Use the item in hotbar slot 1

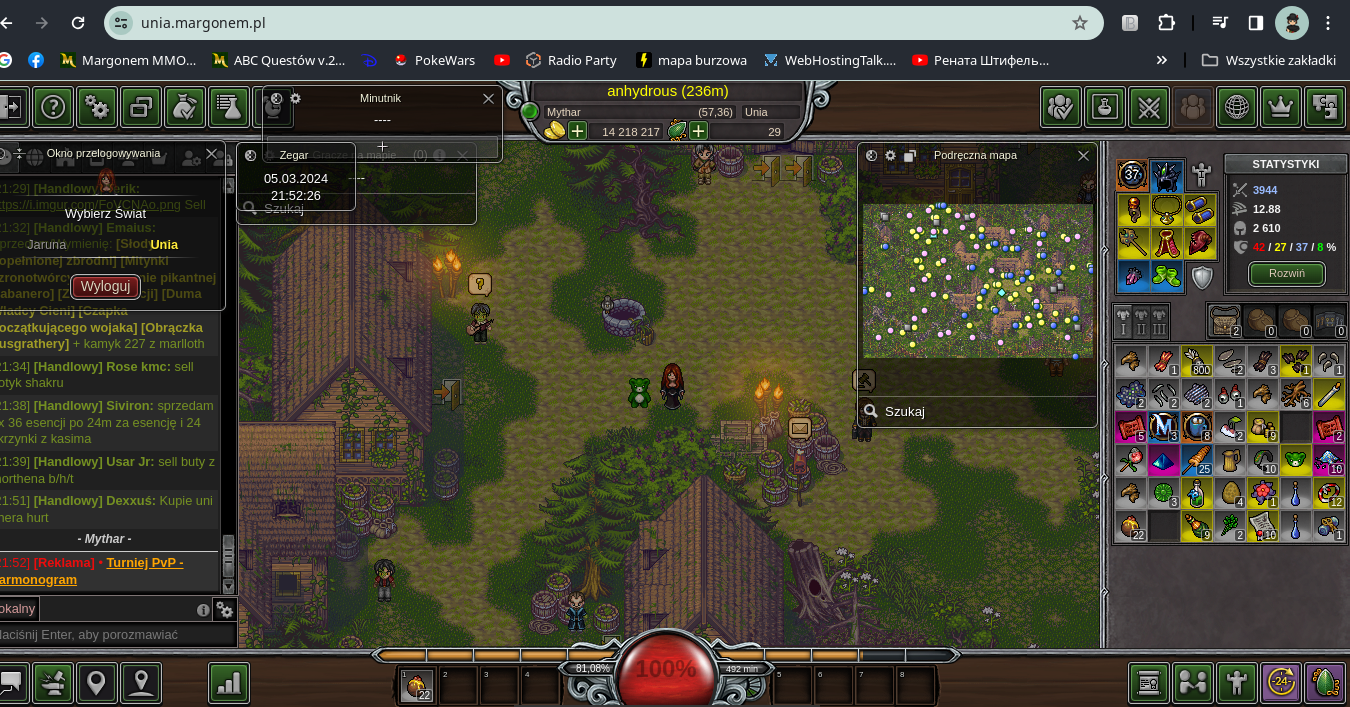point(417,685)
